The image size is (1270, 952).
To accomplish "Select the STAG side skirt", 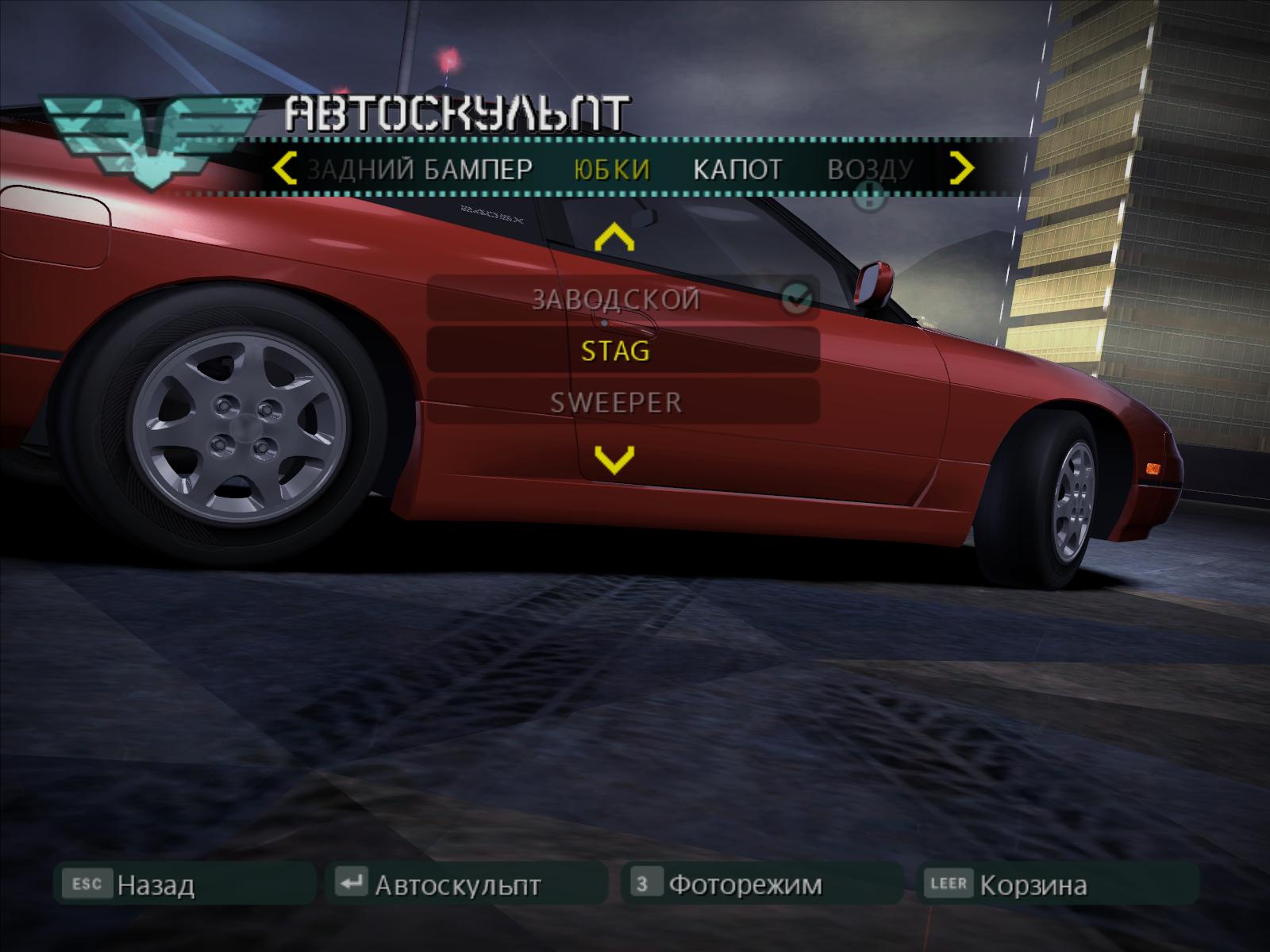I will click(x=616, y=351).
